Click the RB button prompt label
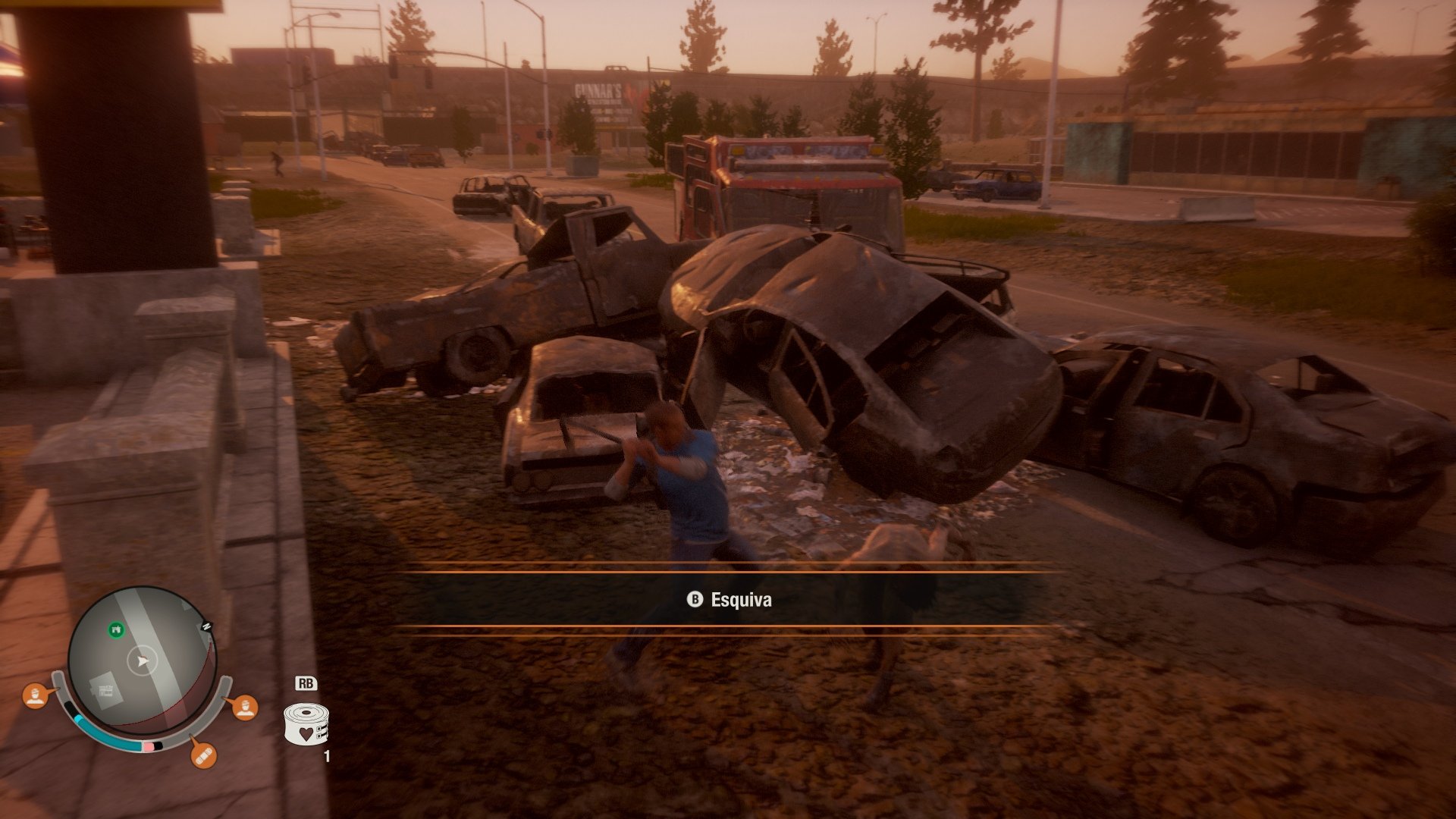 (308, 684)
